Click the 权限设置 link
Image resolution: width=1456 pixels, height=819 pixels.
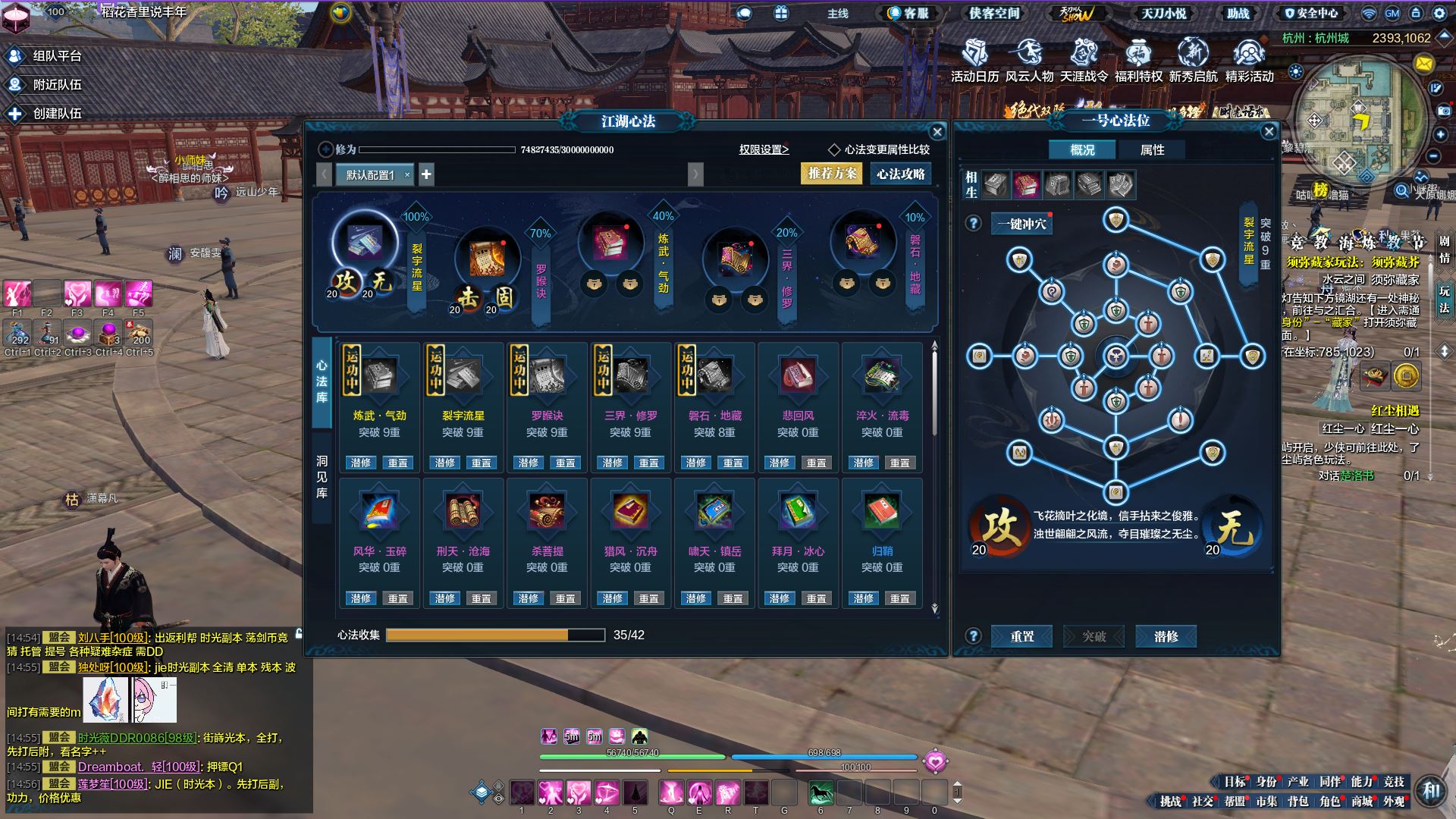point(764,149)
